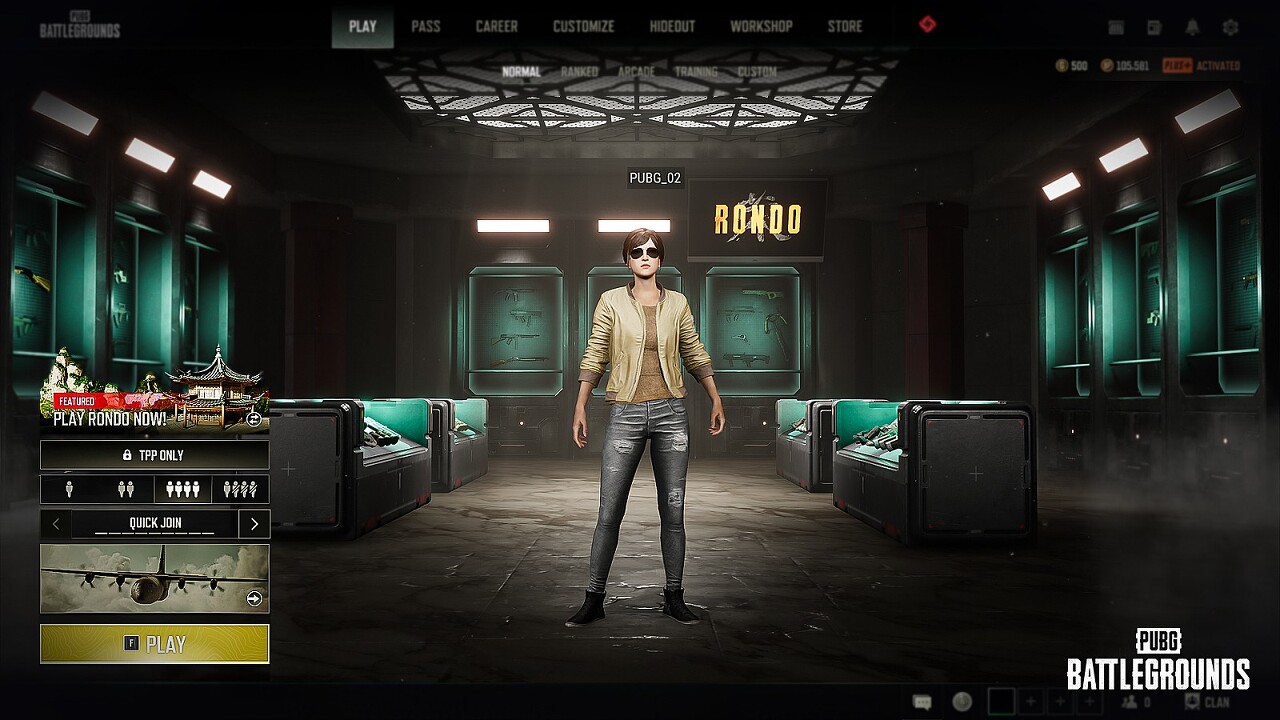Select solo team size icon
Viewport: 1280px width, 720px height.
point(68,489)
